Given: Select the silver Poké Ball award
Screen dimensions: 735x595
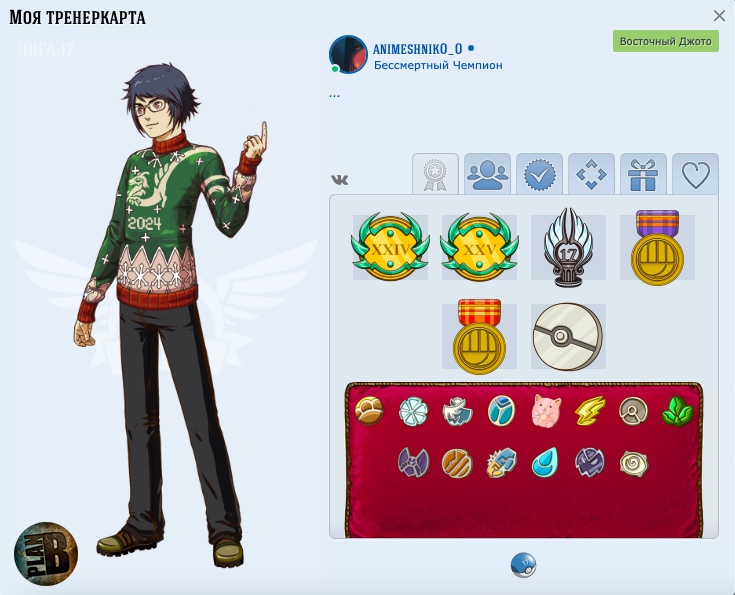Looking at the screenshot, I should tap(568, 337).
